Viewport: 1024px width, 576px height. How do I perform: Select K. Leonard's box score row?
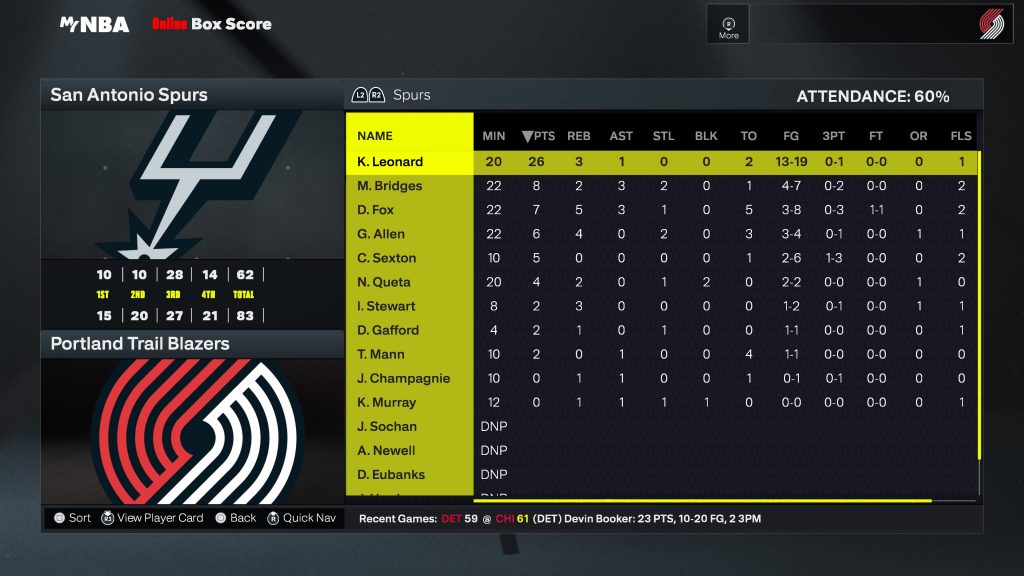coord(390,162)
